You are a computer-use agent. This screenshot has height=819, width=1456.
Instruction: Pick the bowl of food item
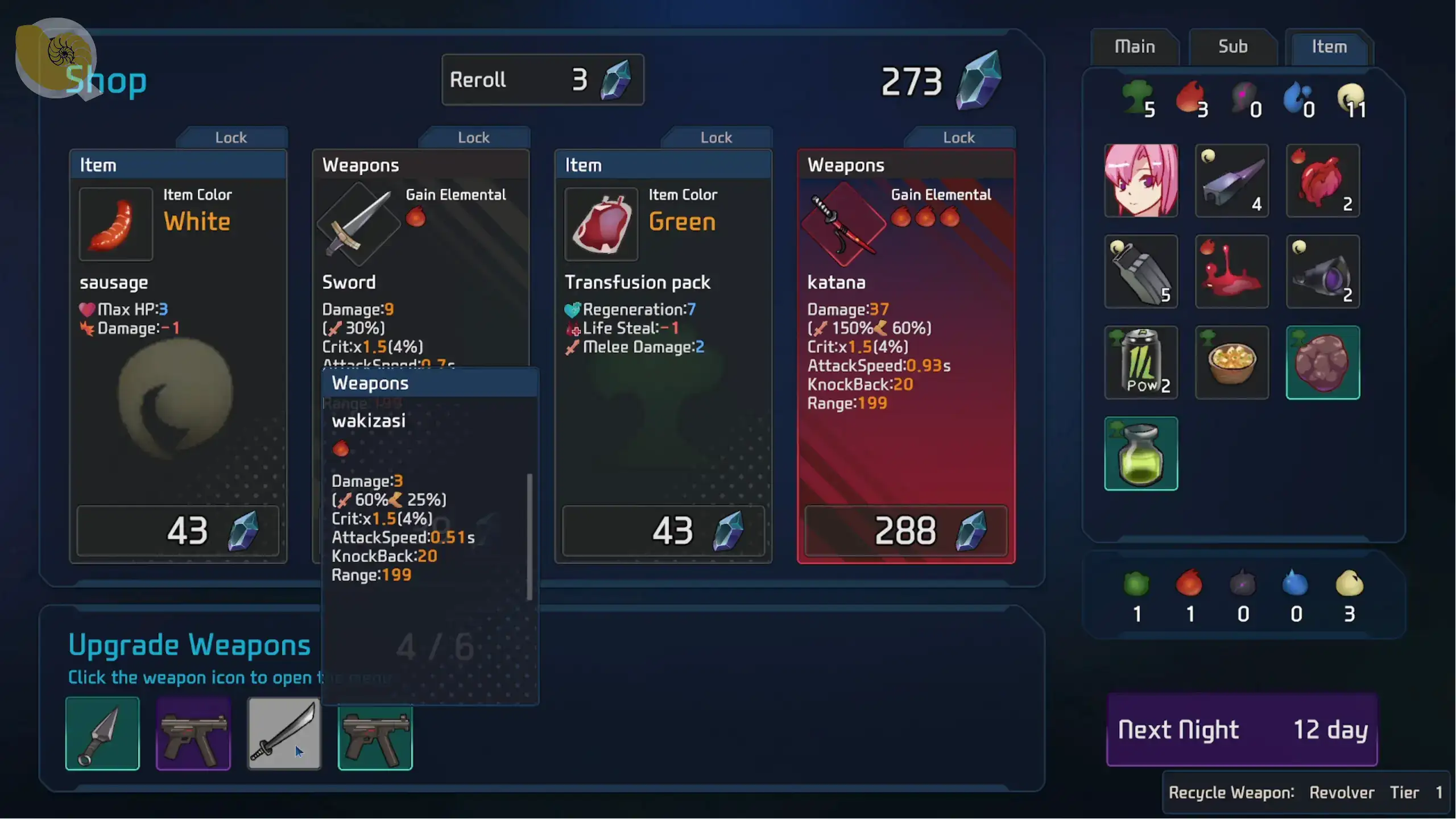pyautogui.click(x=1232, y=362)
